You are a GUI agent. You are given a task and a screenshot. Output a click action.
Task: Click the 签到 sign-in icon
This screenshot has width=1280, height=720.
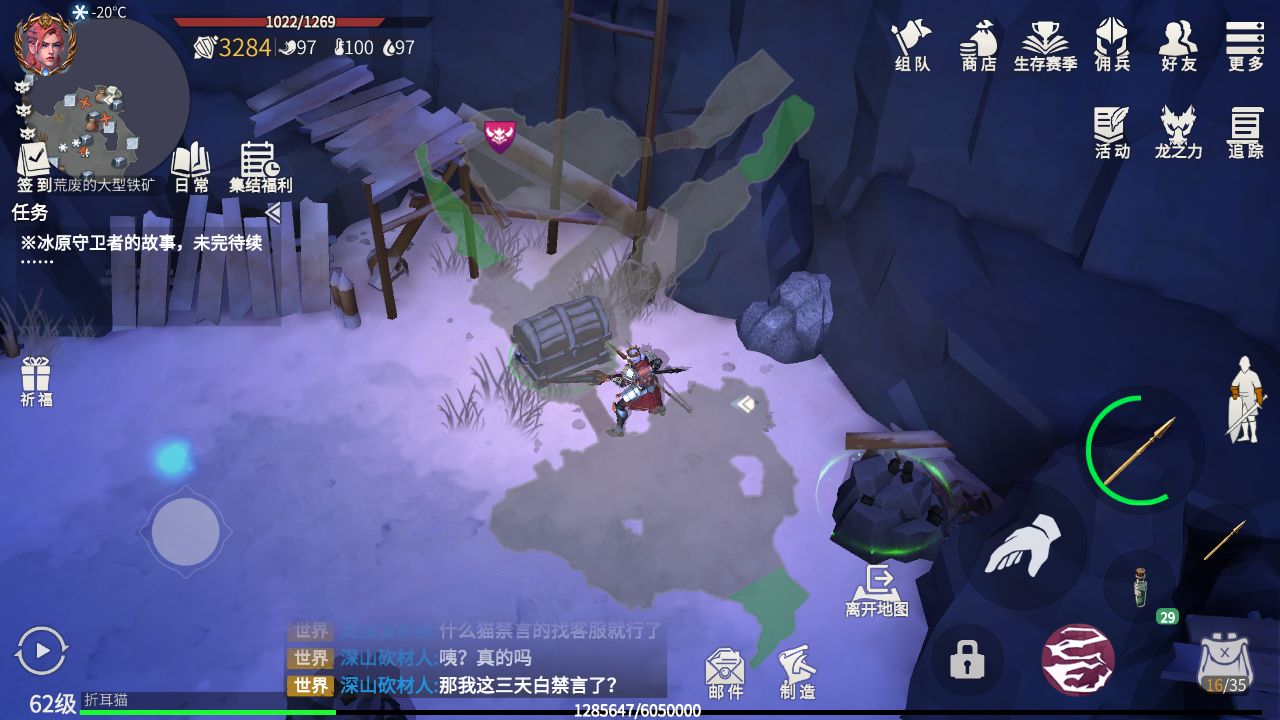(34, 166)
